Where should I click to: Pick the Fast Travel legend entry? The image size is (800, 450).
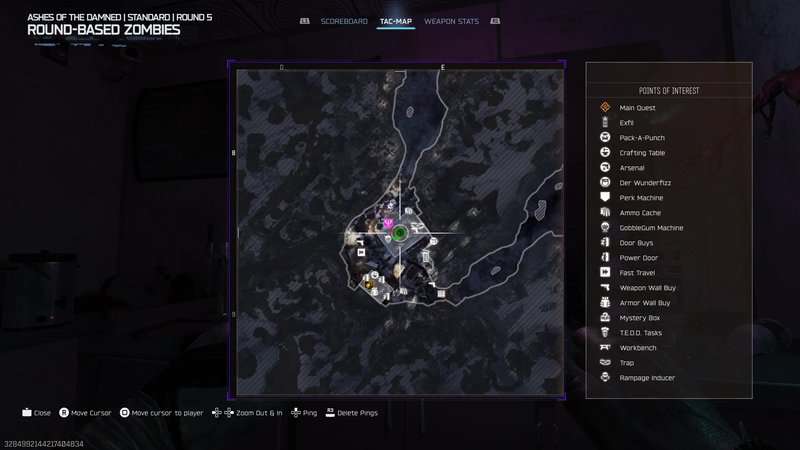click(x=638, y=273)
